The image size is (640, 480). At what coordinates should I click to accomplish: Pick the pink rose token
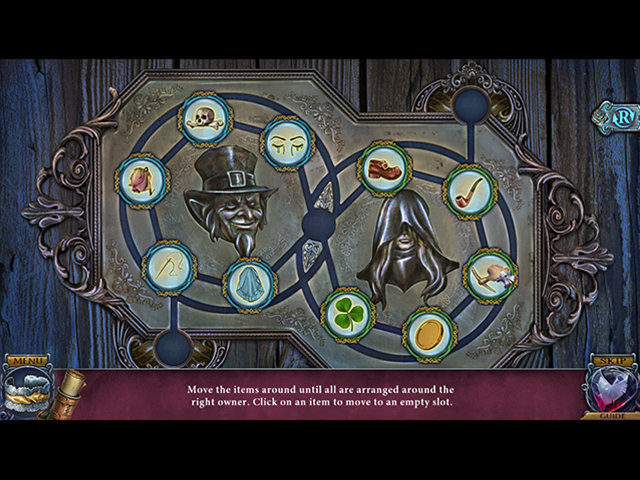[x=143, y=181]
